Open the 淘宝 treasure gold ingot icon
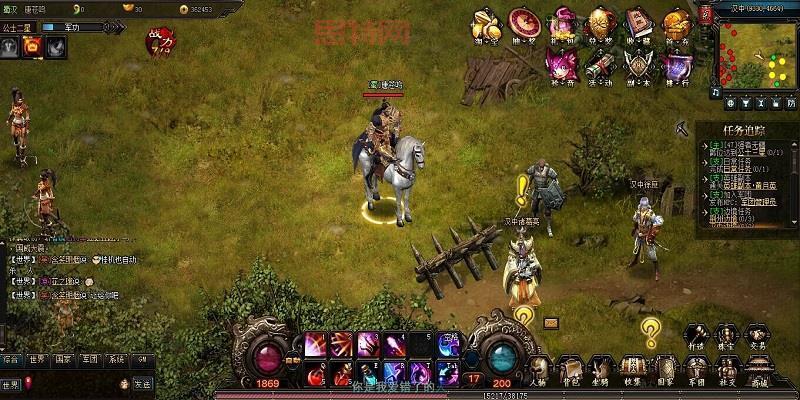Viewport: 800px width, 400px height. (x=484, y=23)
